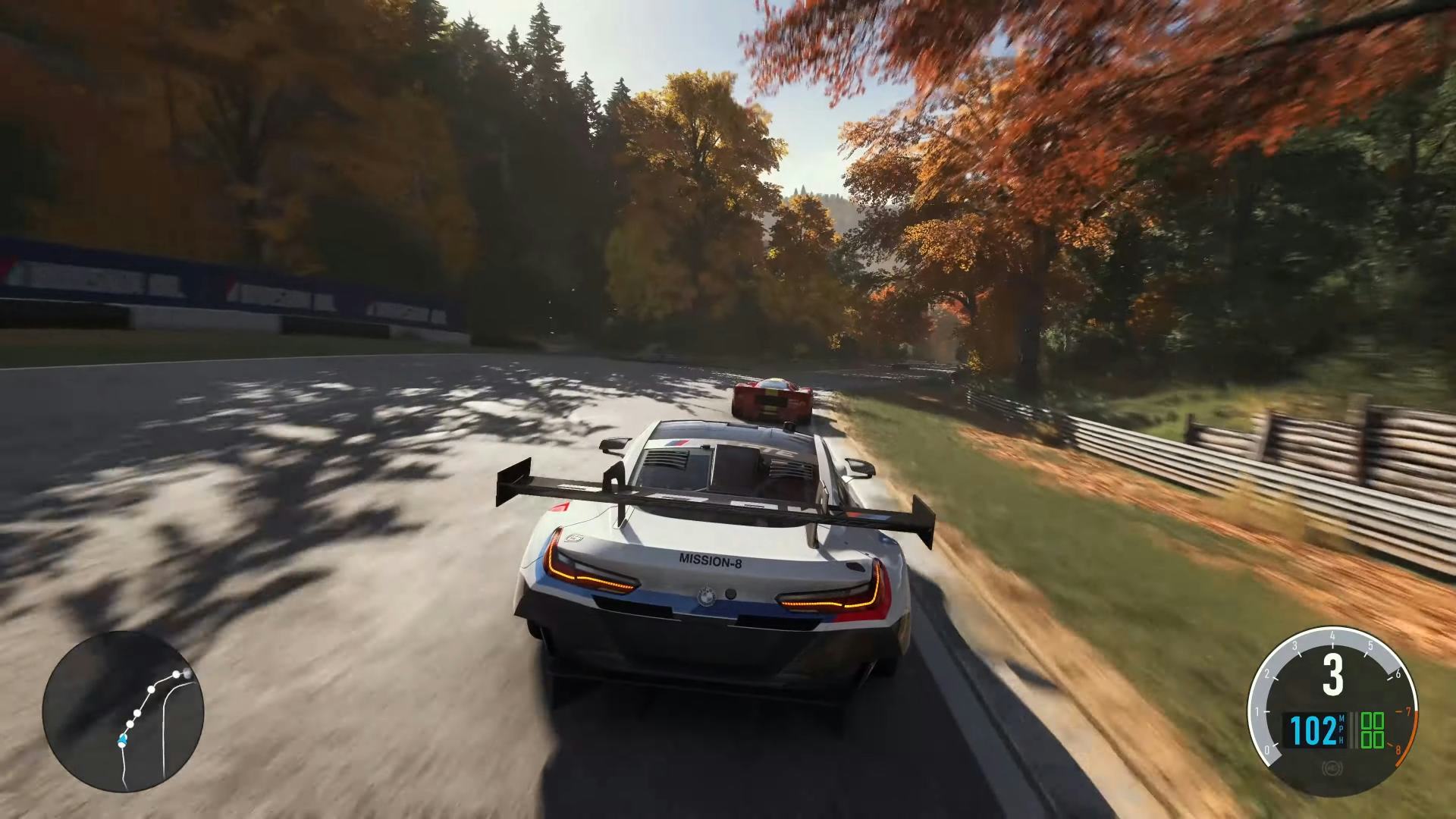The height and width of the screenshot is (819, 1456).
Task: Select the top-left green tire wear indicator
Action: tap(1367, 722)
